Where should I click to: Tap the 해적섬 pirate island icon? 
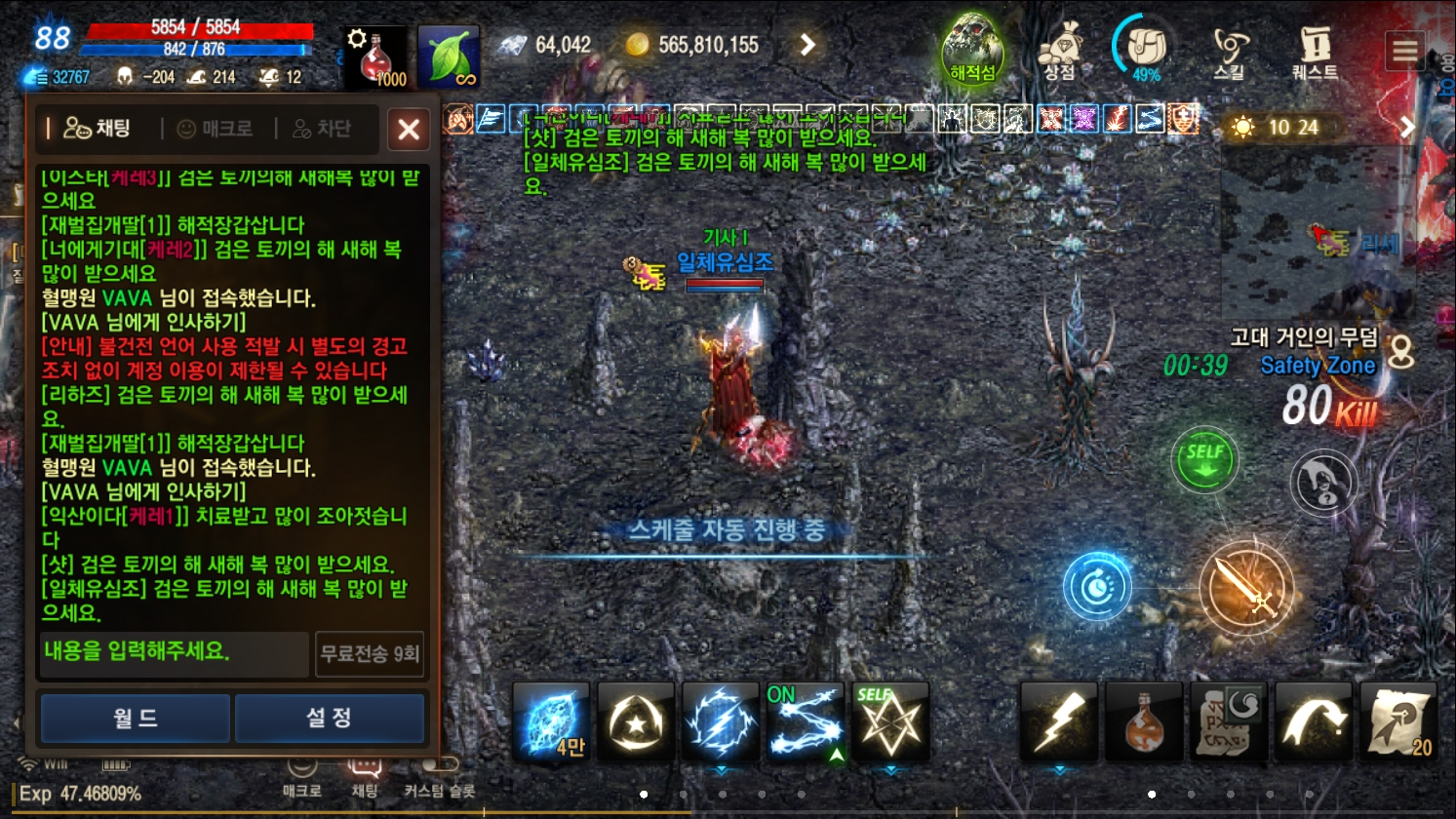(971, 47)
